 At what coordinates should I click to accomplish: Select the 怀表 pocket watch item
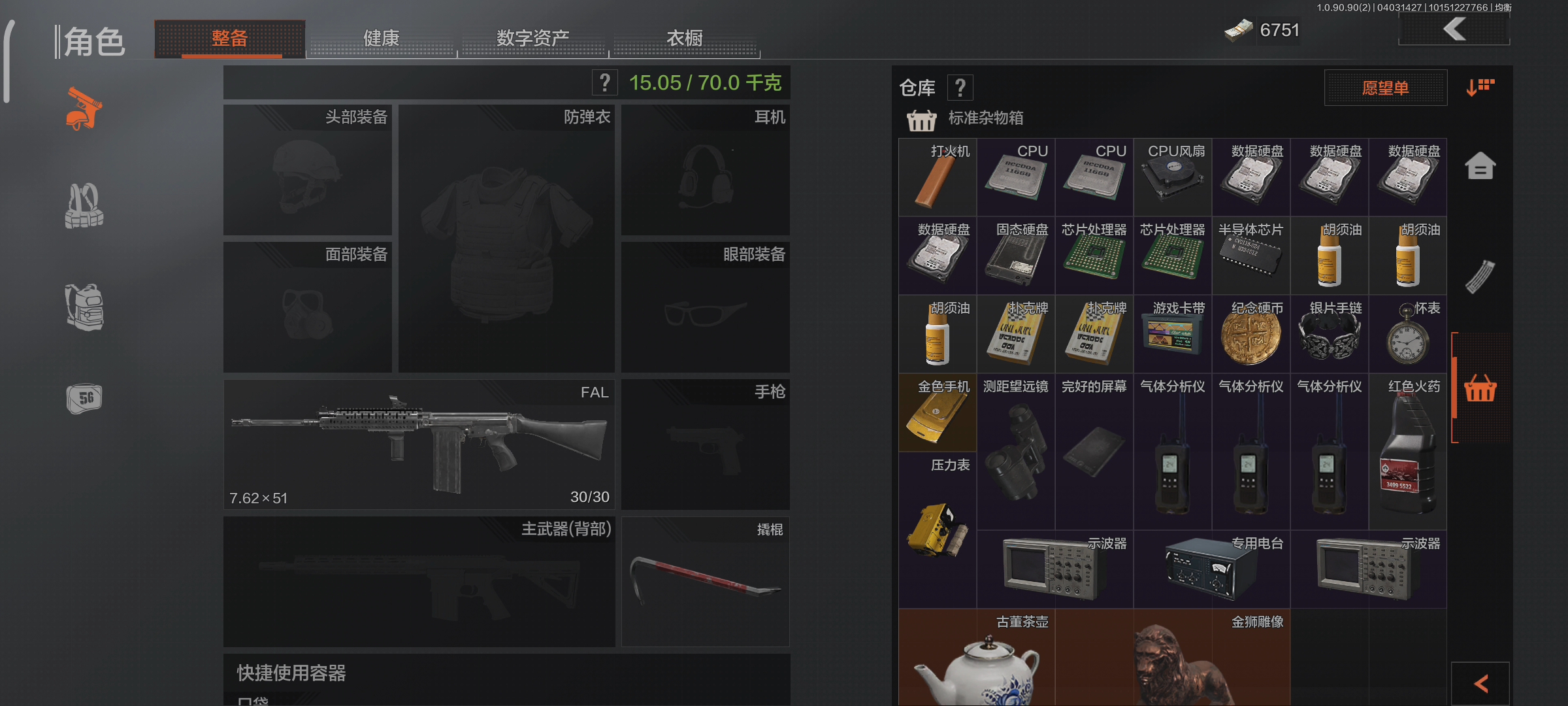click(x=1408, y=333)
